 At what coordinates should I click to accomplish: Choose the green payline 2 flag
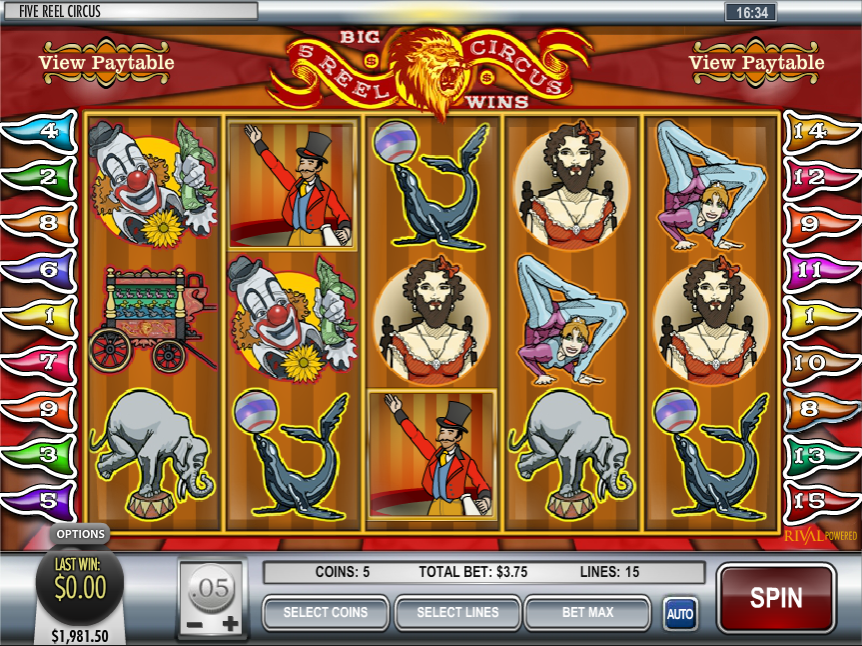(x=42, y=177)
